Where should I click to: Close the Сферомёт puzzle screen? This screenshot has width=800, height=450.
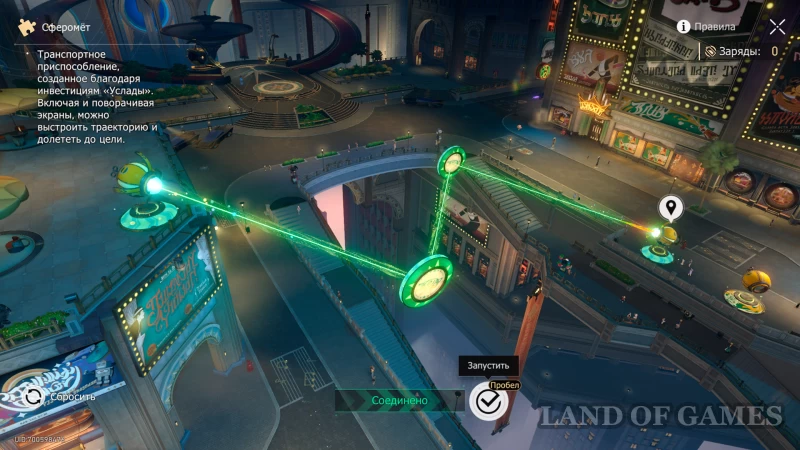click(778, 26)
